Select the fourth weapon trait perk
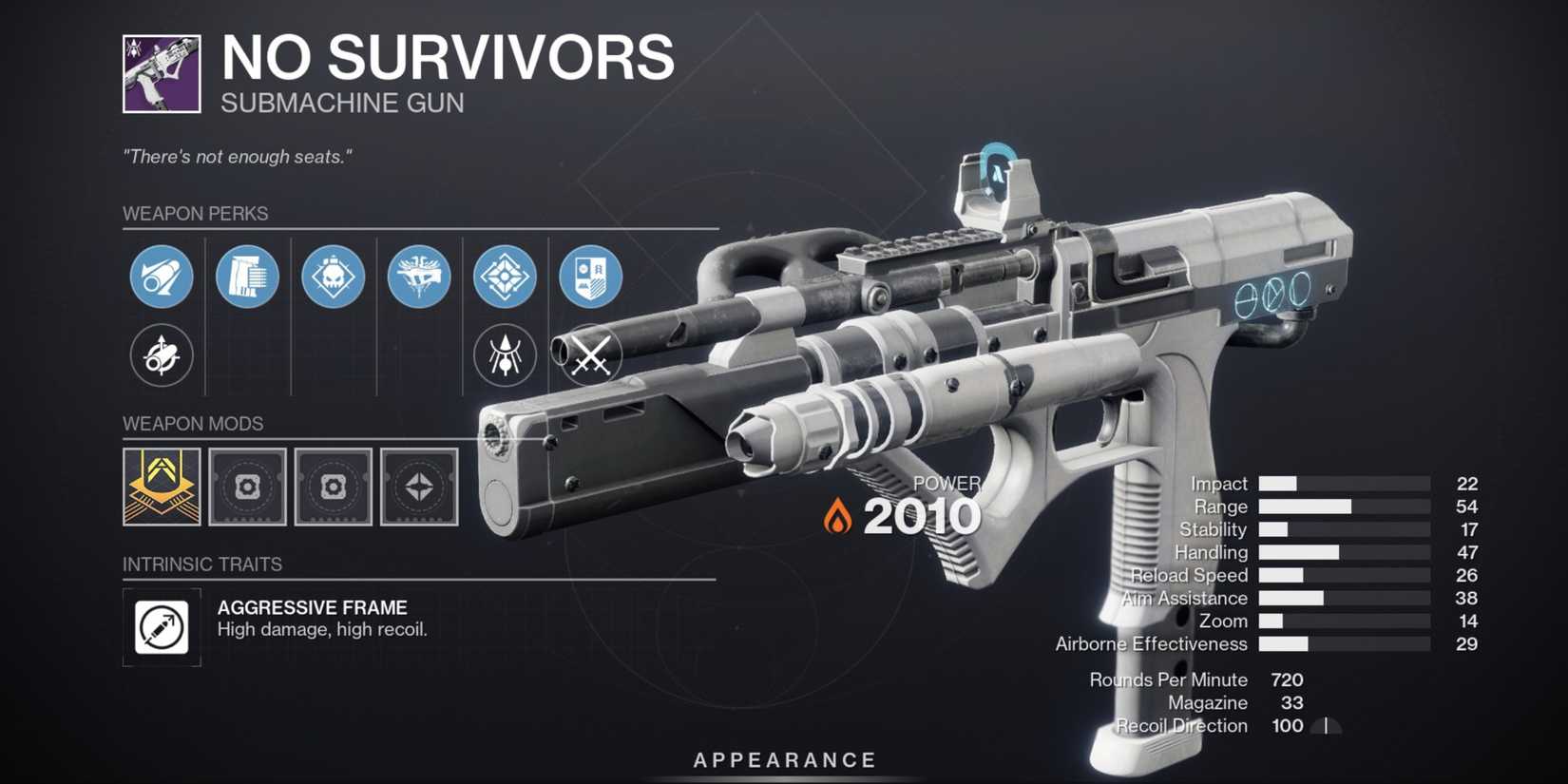The image size is (1568, 784). click(418, 277)
